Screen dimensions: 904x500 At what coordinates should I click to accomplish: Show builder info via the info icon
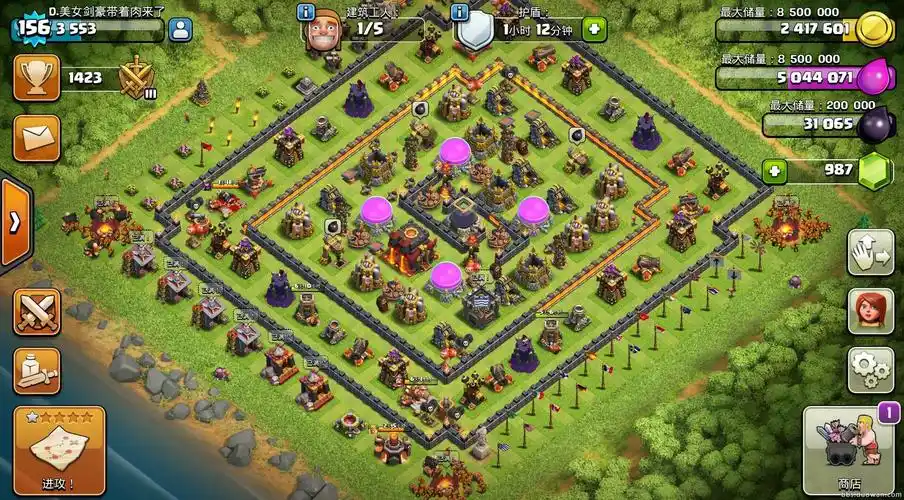[307, 12]
